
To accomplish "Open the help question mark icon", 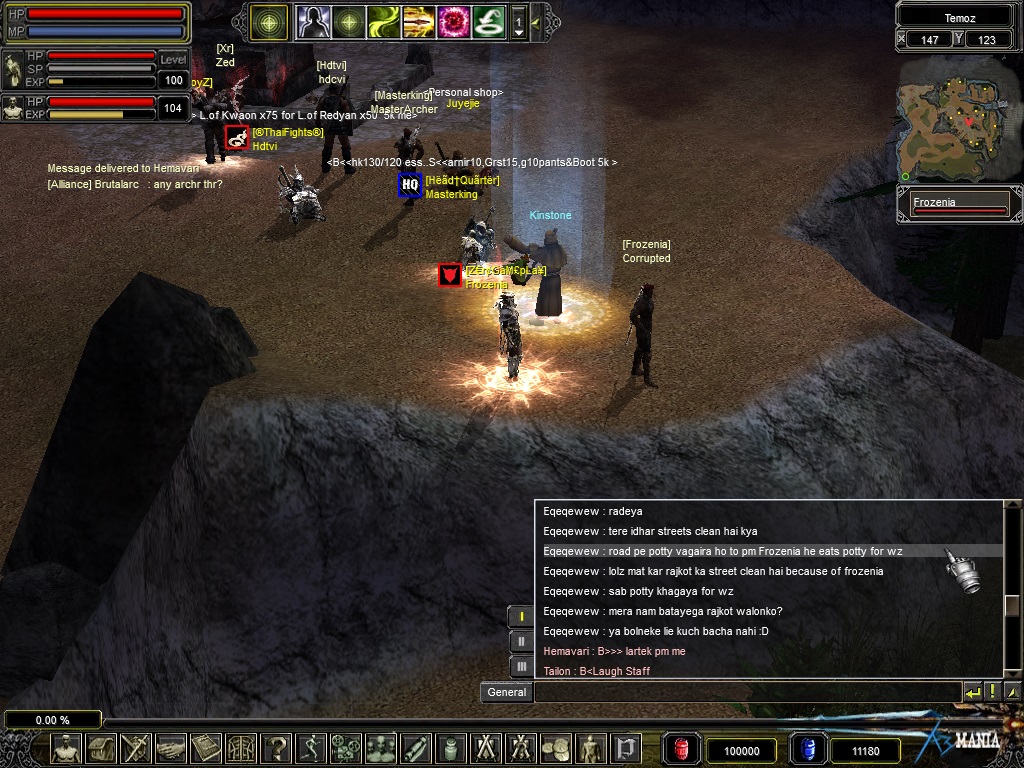I will [277, 748].
